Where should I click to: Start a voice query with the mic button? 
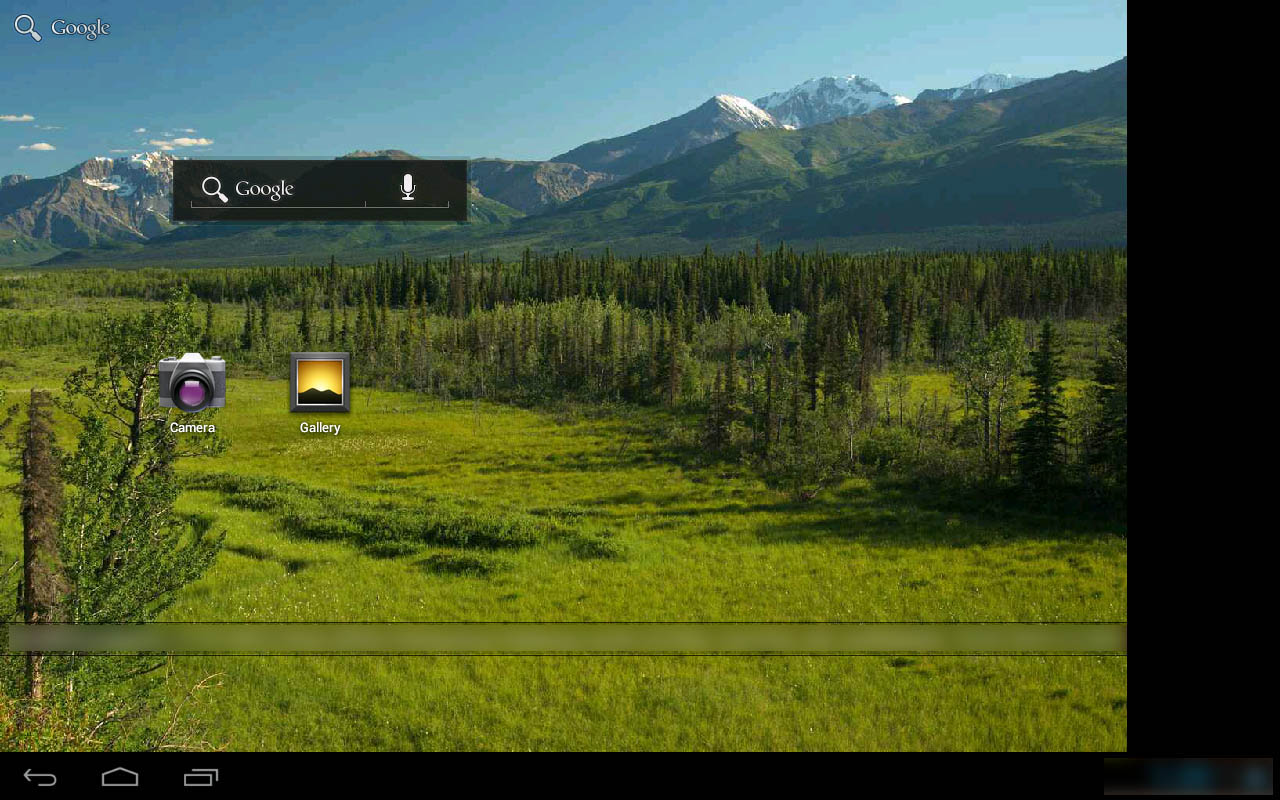(407, 187)
